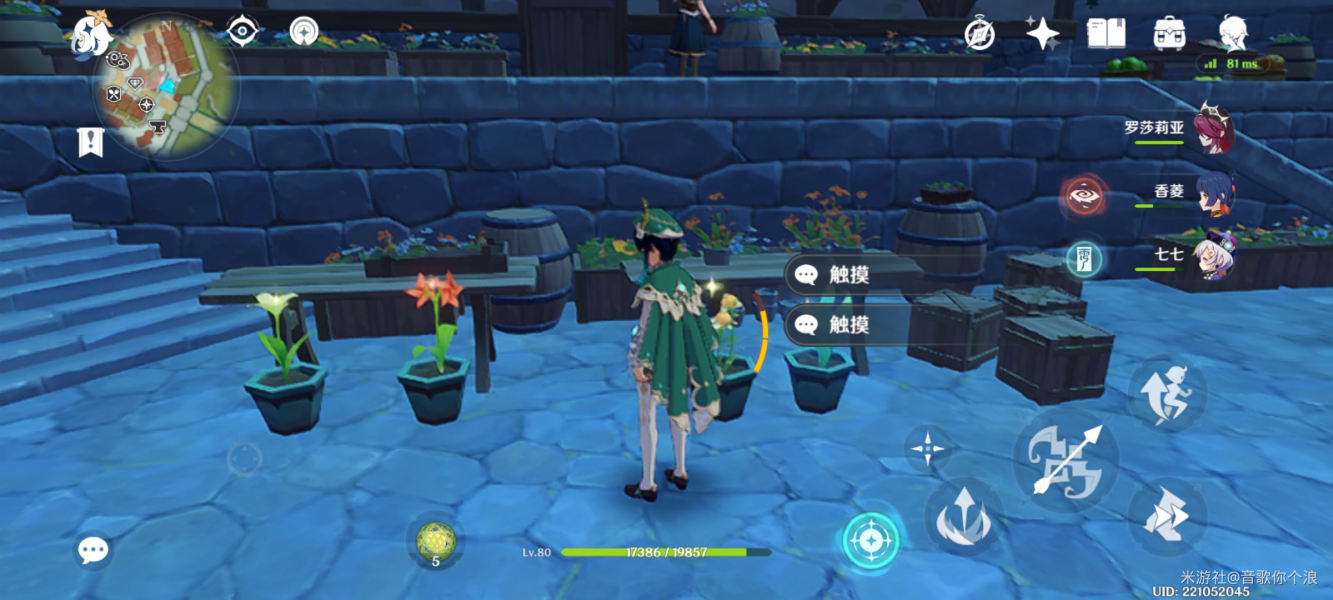The image size is (1333, 600).
Task: Toggle the aiming mode crosshair button
Action: pos(871,541)
